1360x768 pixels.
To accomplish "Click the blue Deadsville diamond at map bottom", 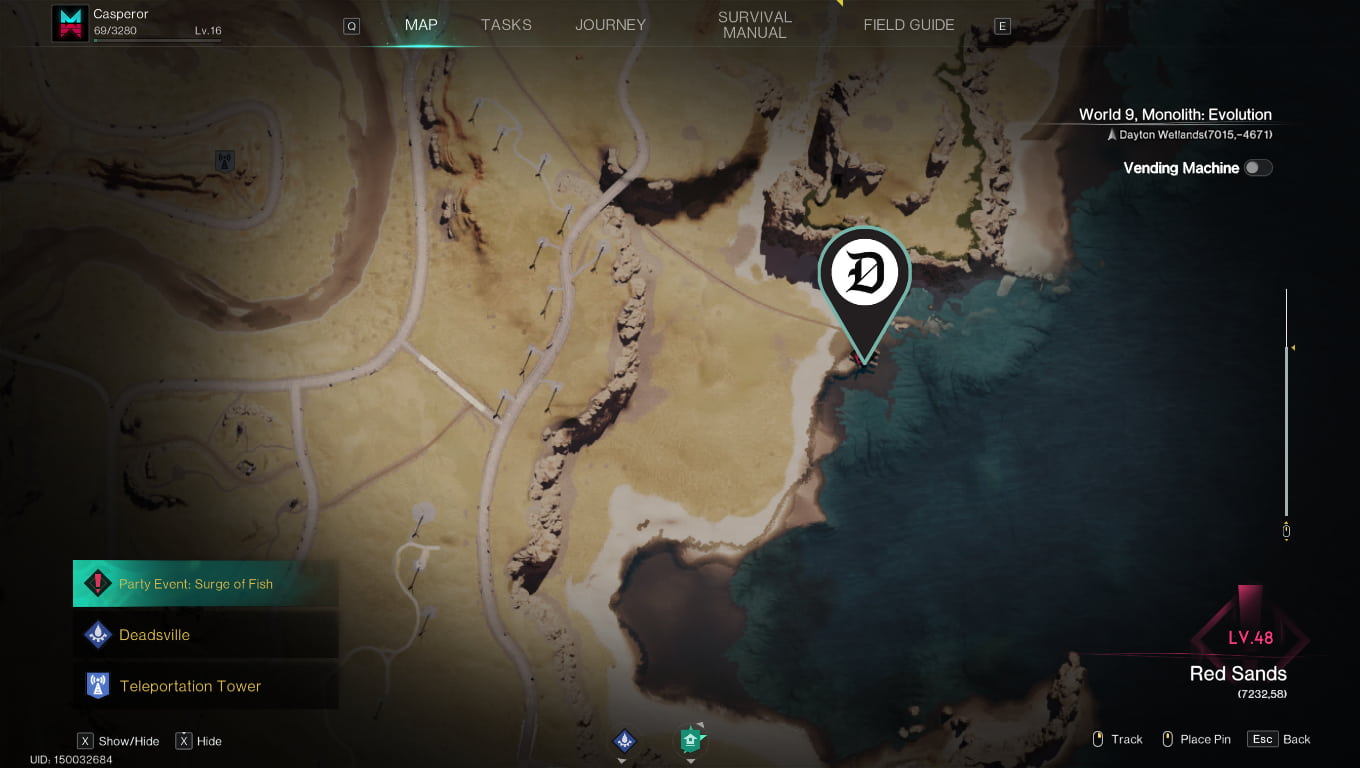I will (x=623, y=740).
